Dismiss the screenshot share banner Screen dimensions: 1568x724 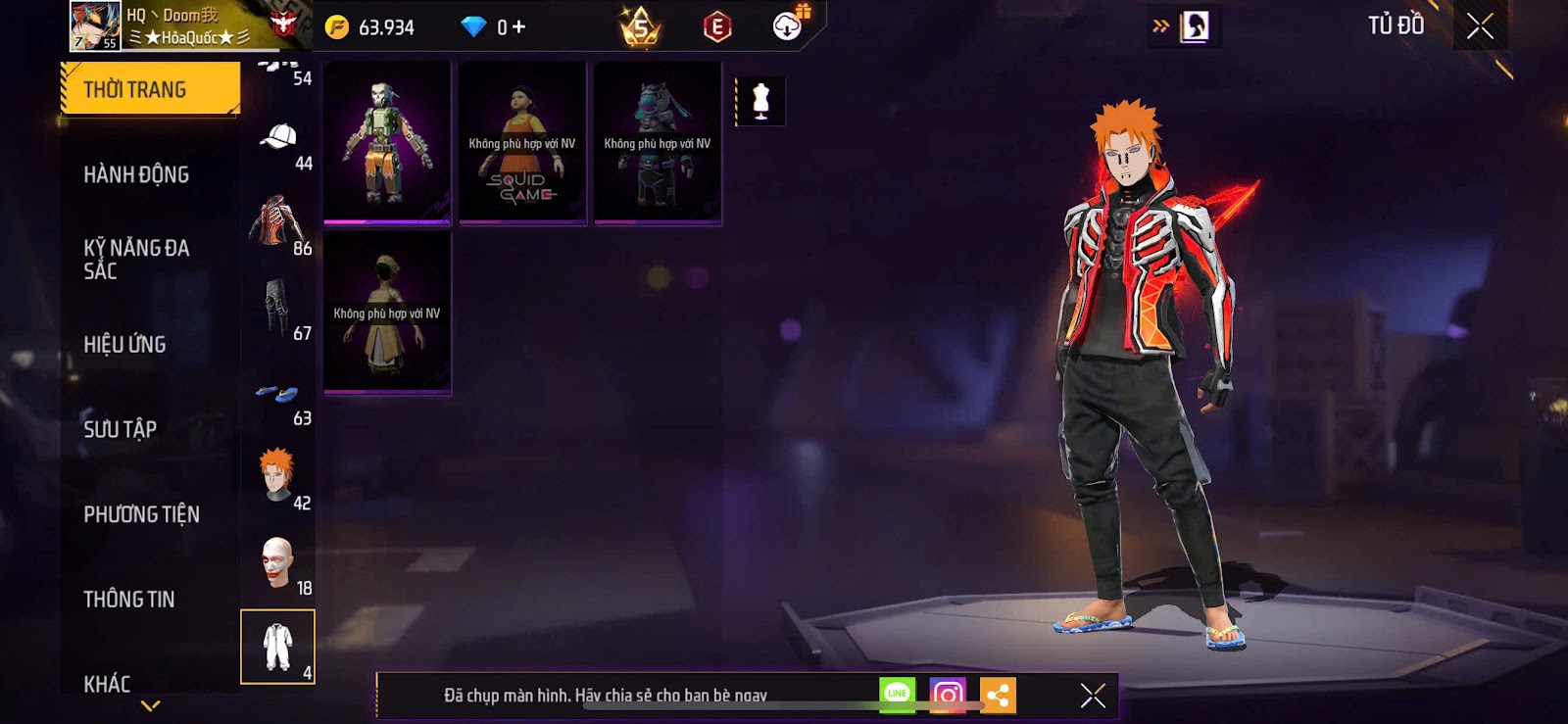coord(1093,696)
